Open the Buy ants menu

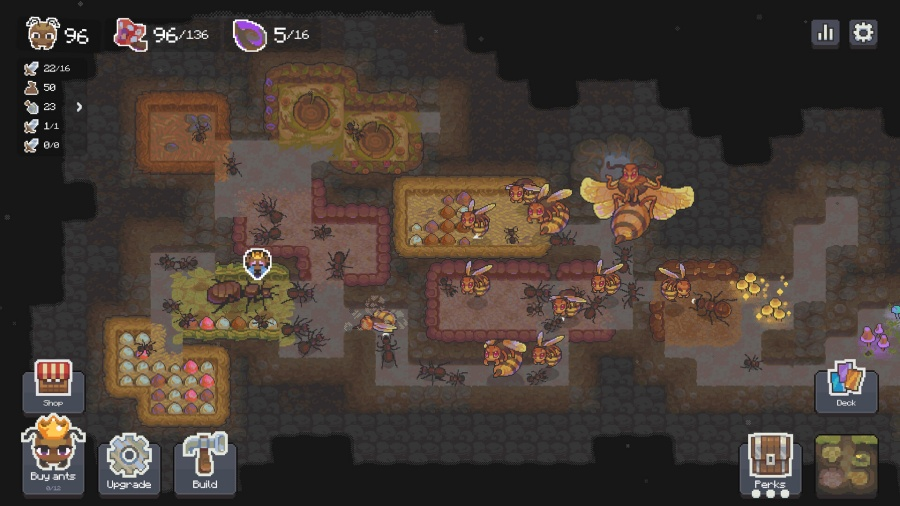53,457
